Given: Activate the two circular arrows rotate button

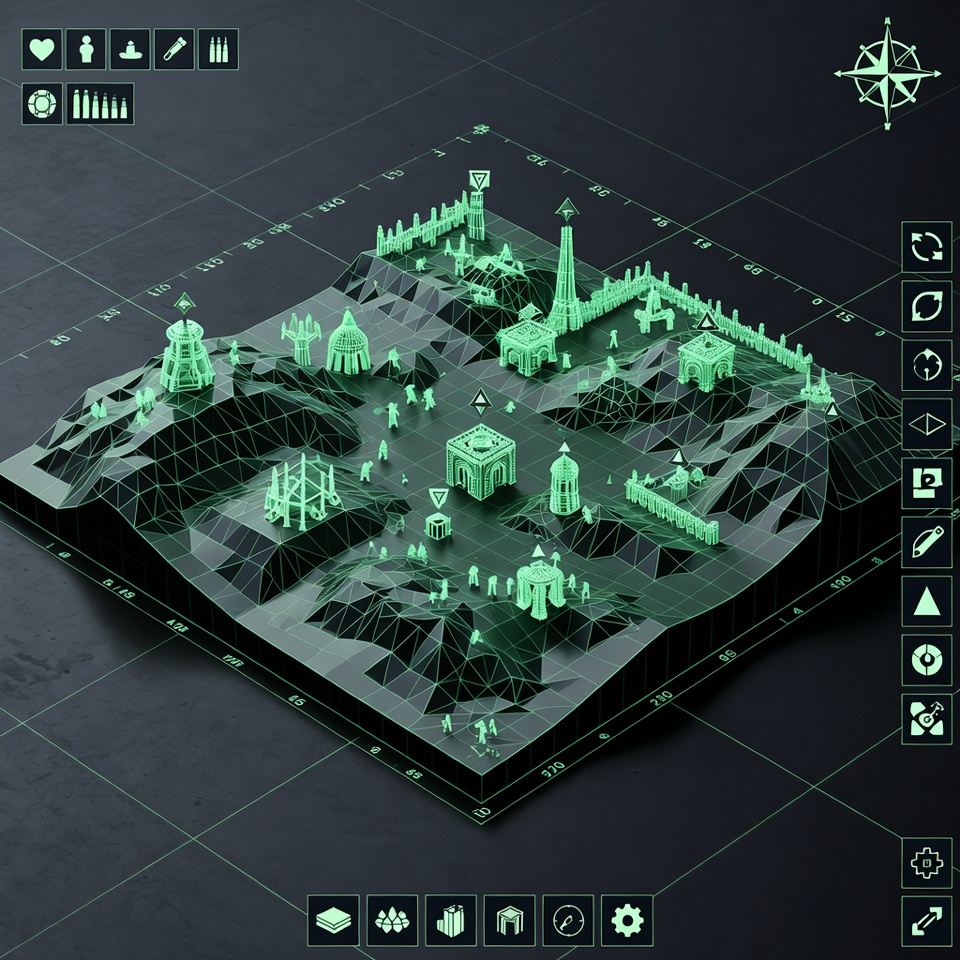Looking at the screenshot, I should coord(926,247).
